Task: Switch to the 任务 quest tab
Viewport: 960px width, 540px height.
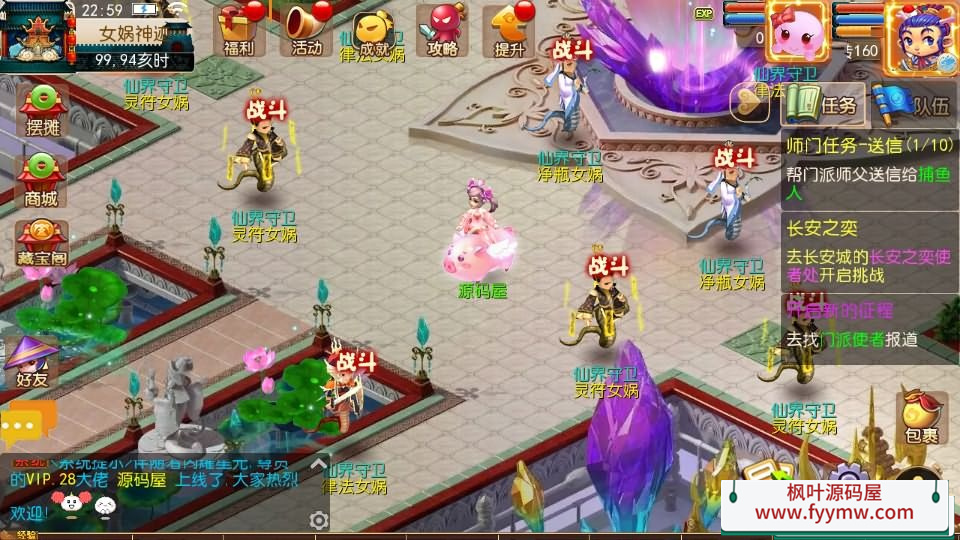Action: point(820,104)
